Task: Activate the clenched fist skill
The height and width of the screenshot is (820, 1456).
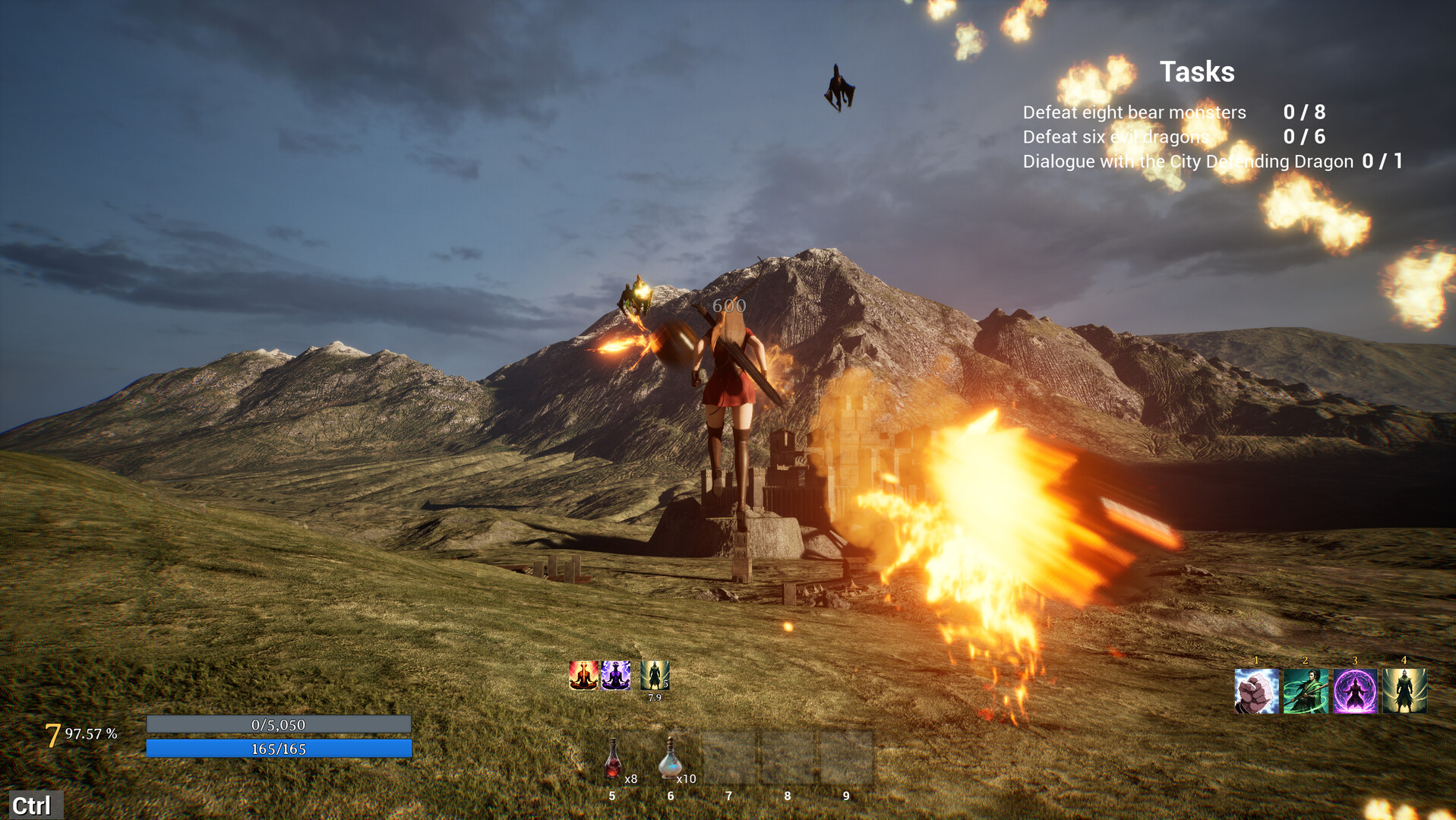Action: 1256,691
